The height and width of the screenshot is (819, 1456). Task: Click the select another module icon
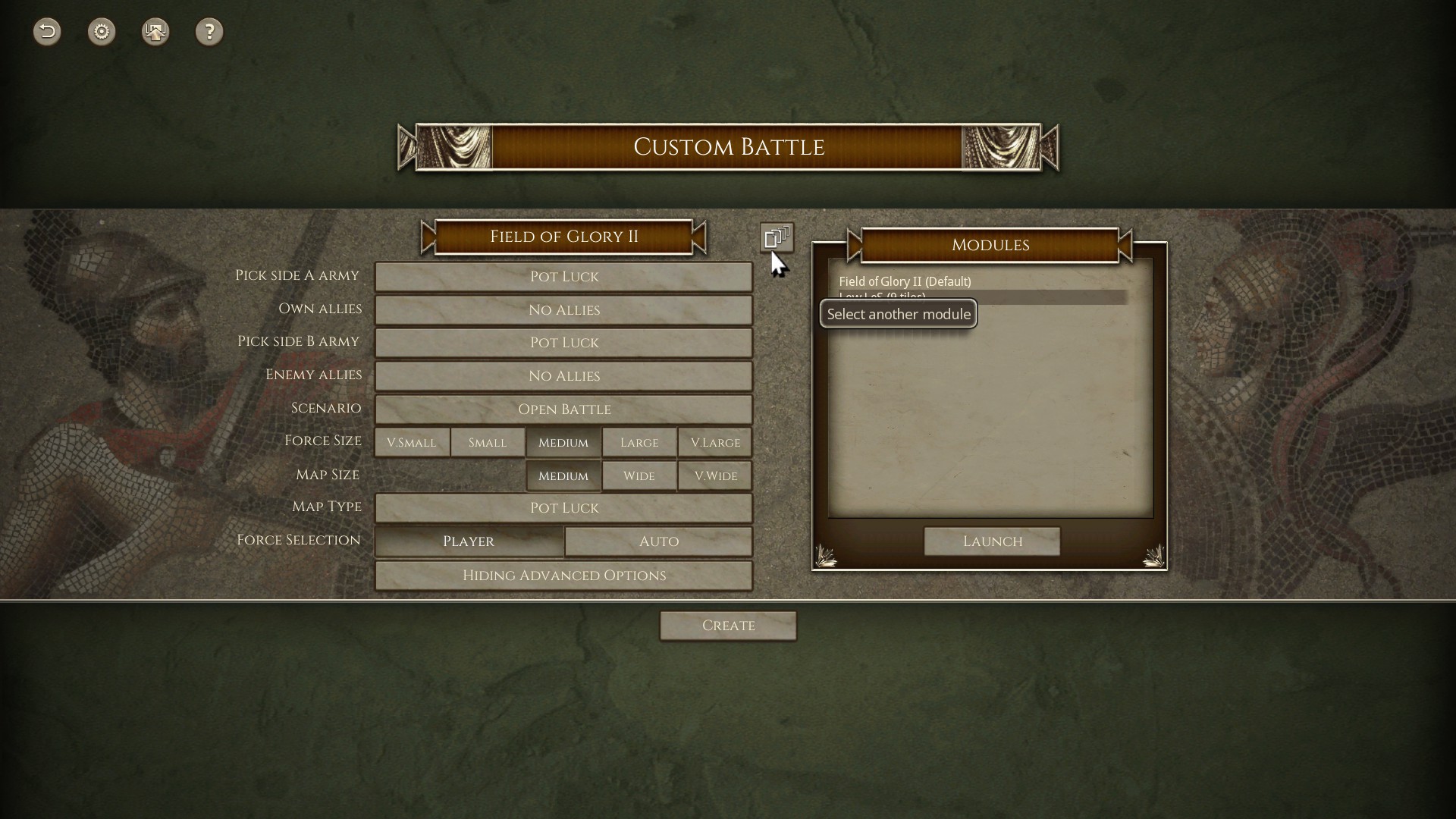click(x=777, y=237)
